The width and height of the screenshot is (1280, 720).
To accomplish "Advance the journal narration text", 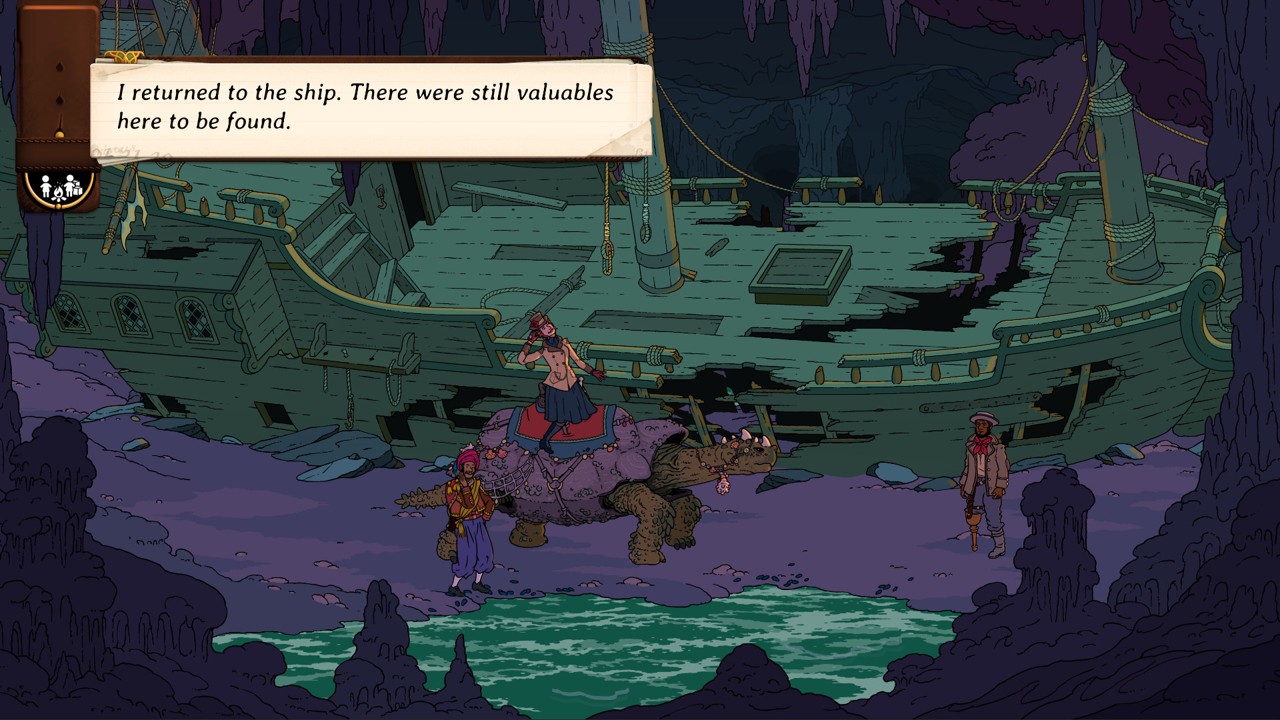I will tap(370, 108).
